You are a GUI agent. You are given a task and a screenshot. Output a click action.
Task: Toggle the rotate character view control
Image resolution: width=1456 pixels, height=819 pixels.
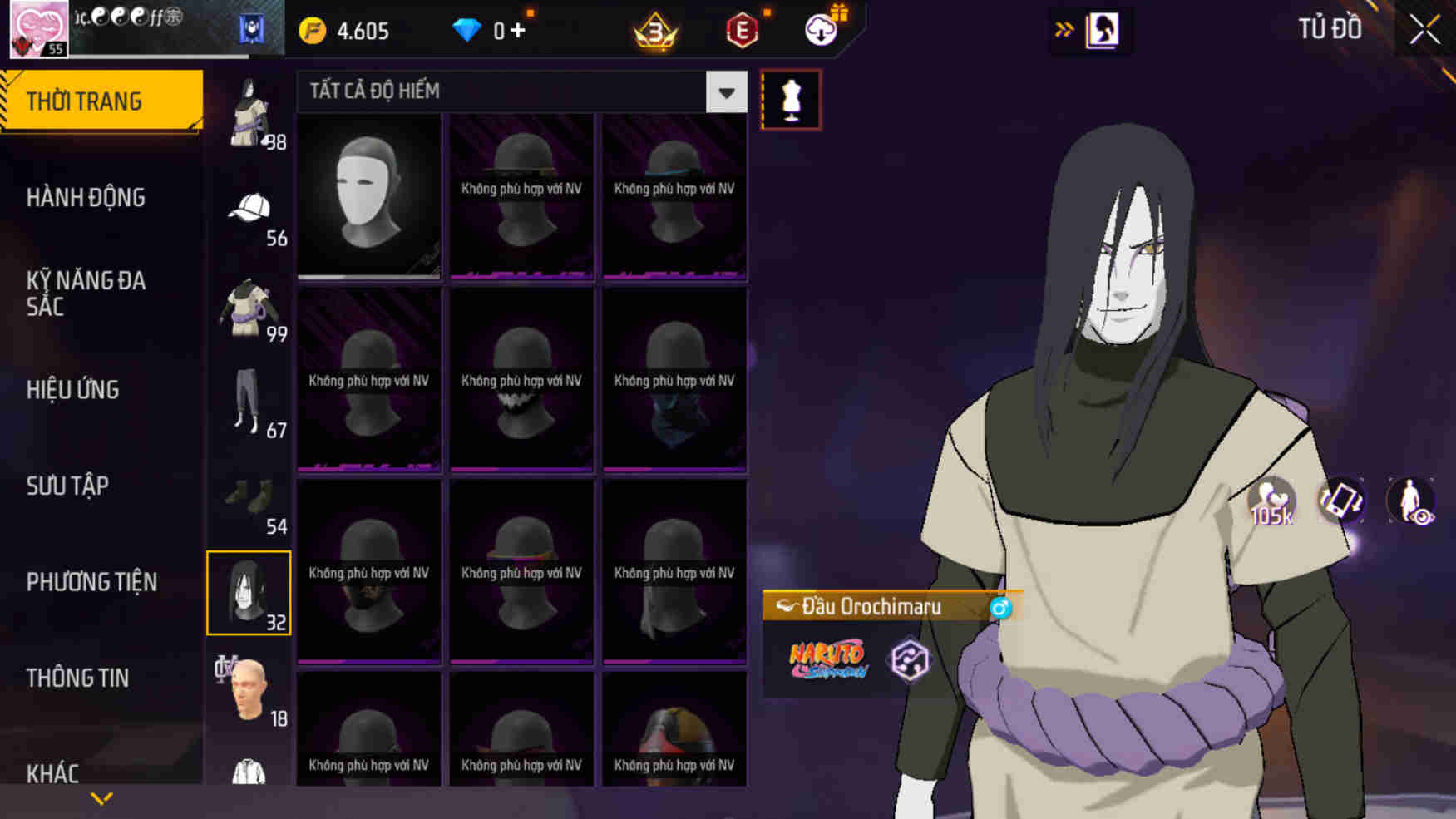(1342, 501)
